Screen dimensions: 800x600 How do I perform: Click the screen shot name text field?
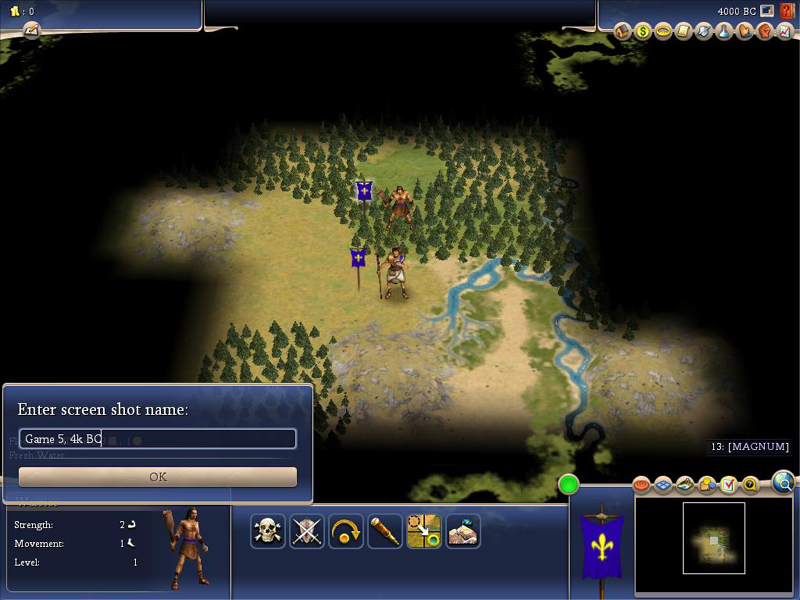[158, 439]
